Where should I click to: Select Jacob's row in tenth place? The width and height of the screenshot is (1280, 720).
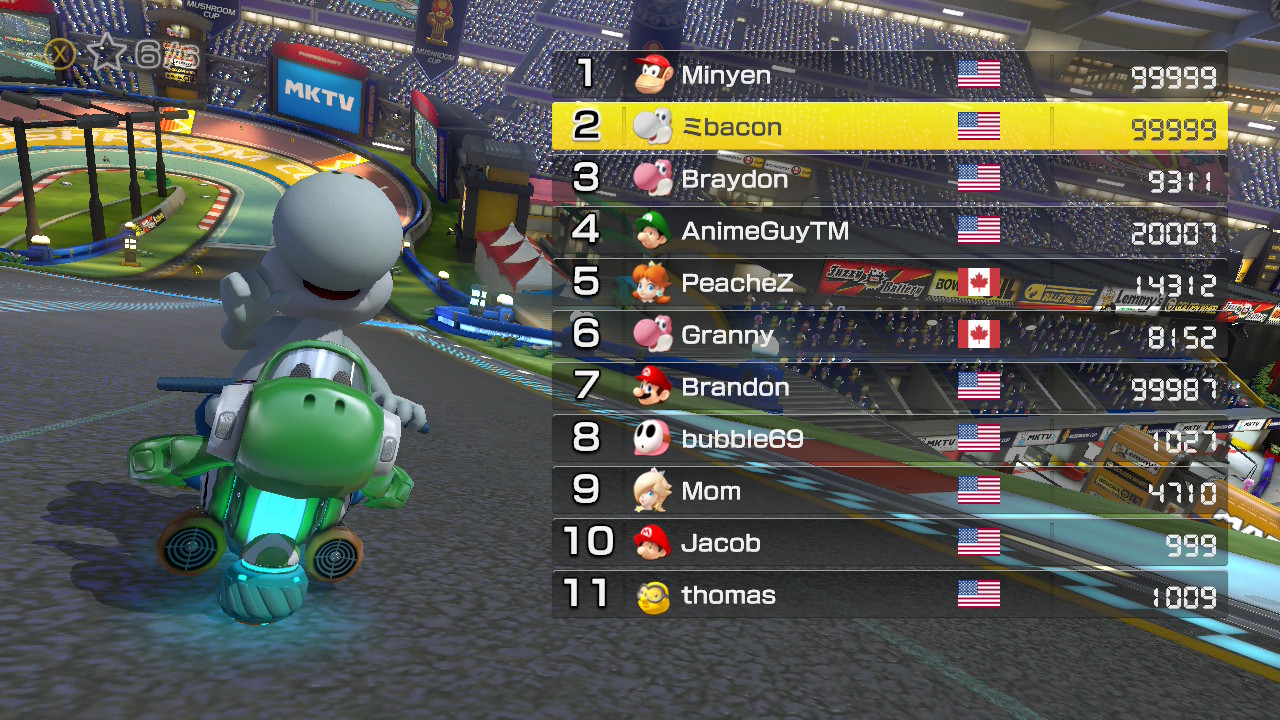coord(889,543)
